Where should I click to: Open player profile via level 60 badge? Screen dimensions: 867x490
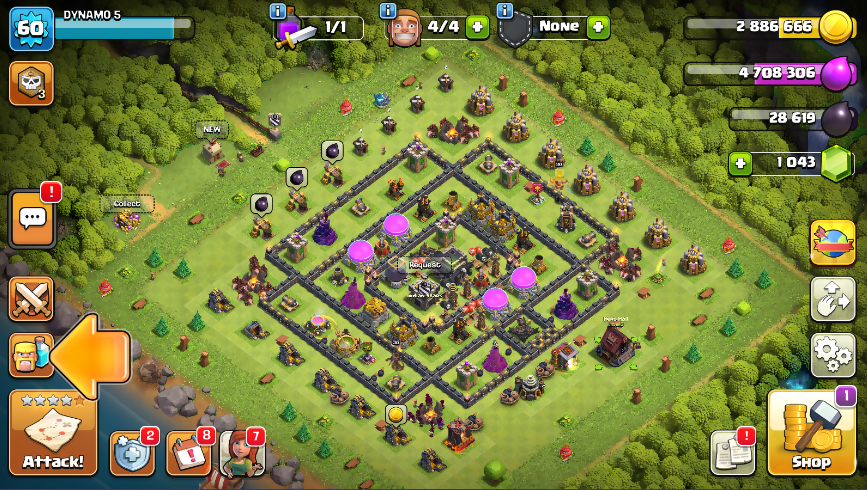(x=30, y=29)
